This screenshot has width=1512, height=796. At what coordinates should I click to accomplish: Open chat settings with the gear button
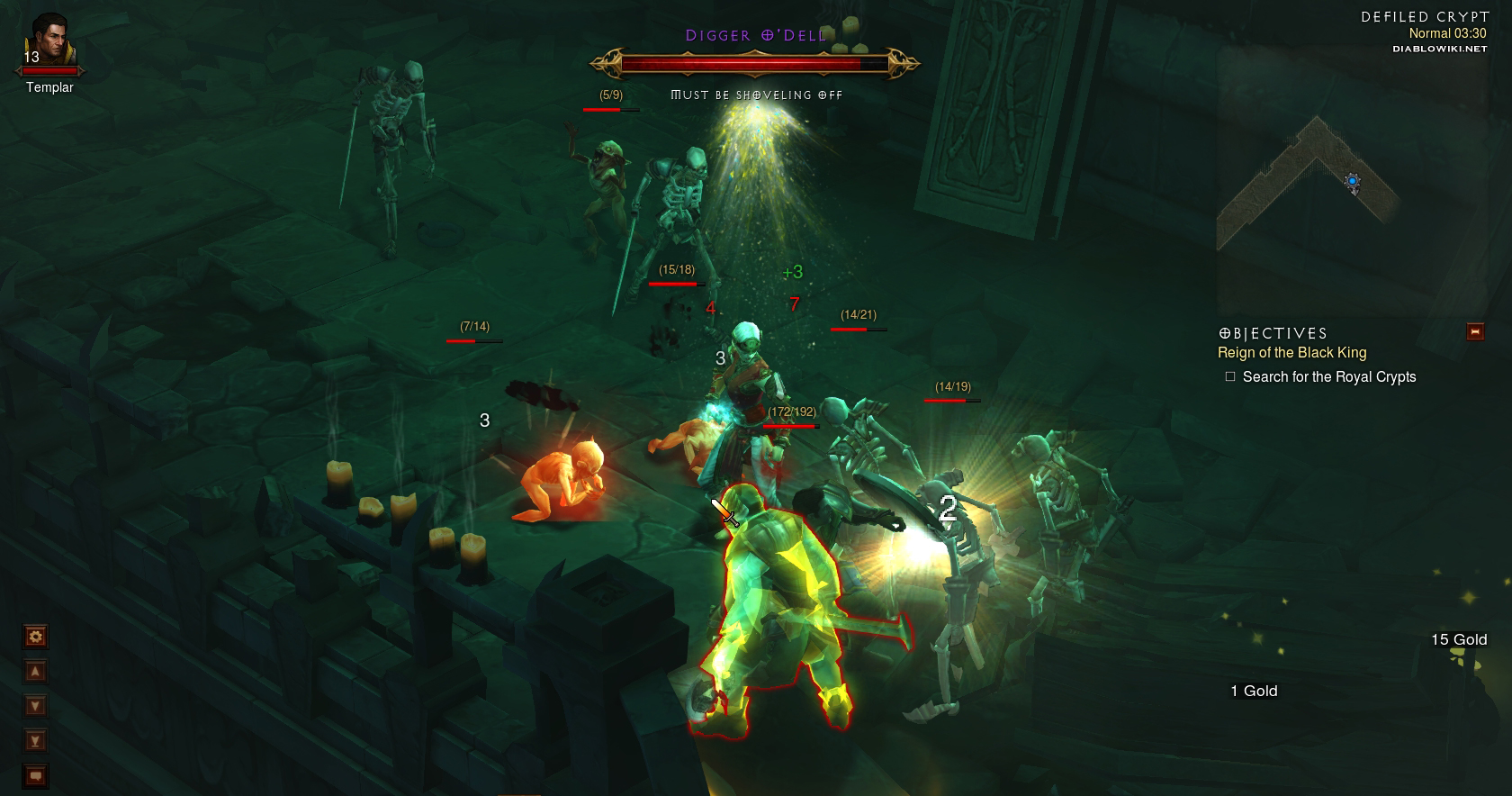[36, 638]
